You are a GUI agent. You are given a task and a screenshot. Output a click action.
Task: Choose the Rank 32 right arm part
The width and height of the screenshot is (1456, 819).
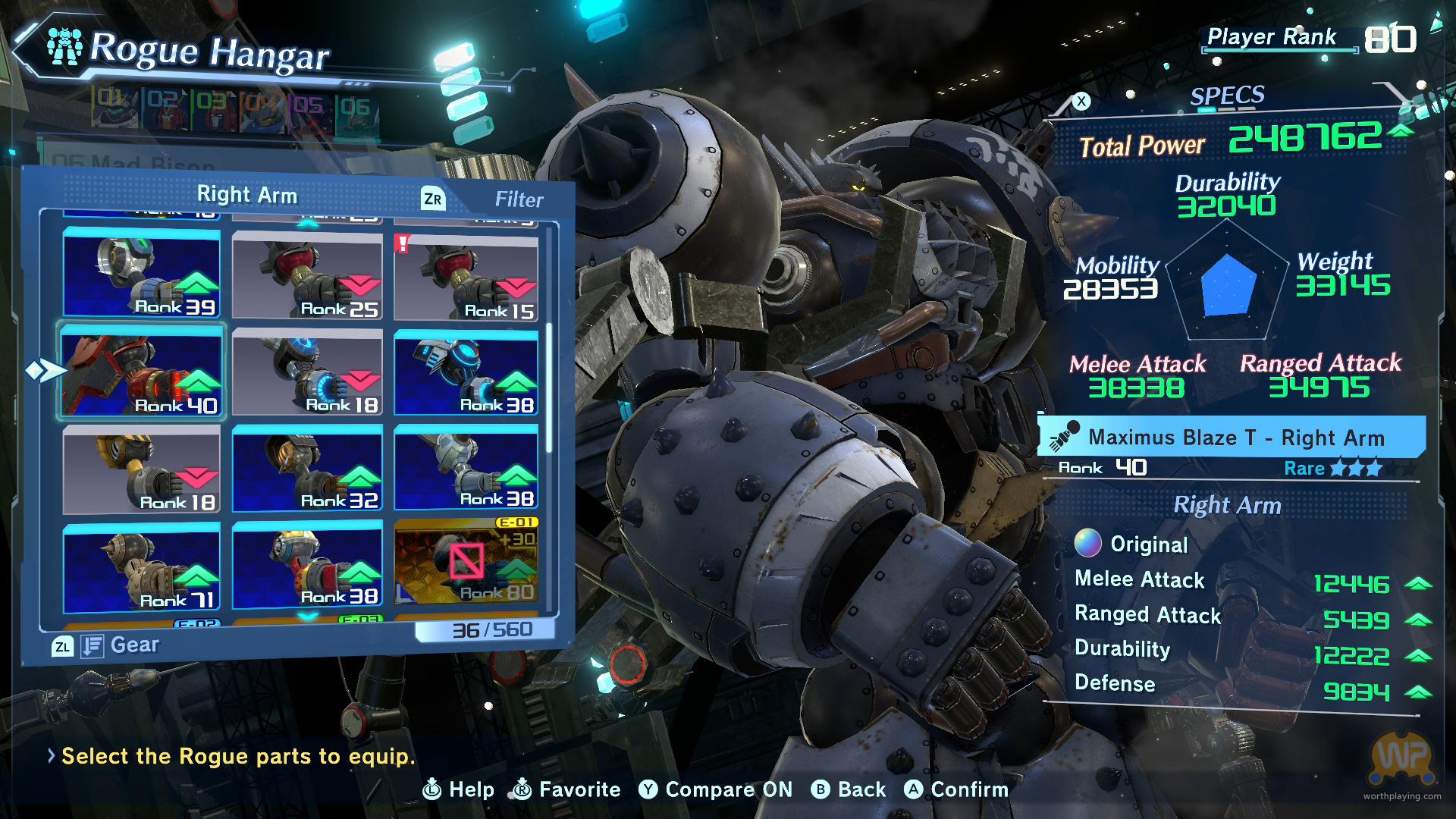click(307, 469)
